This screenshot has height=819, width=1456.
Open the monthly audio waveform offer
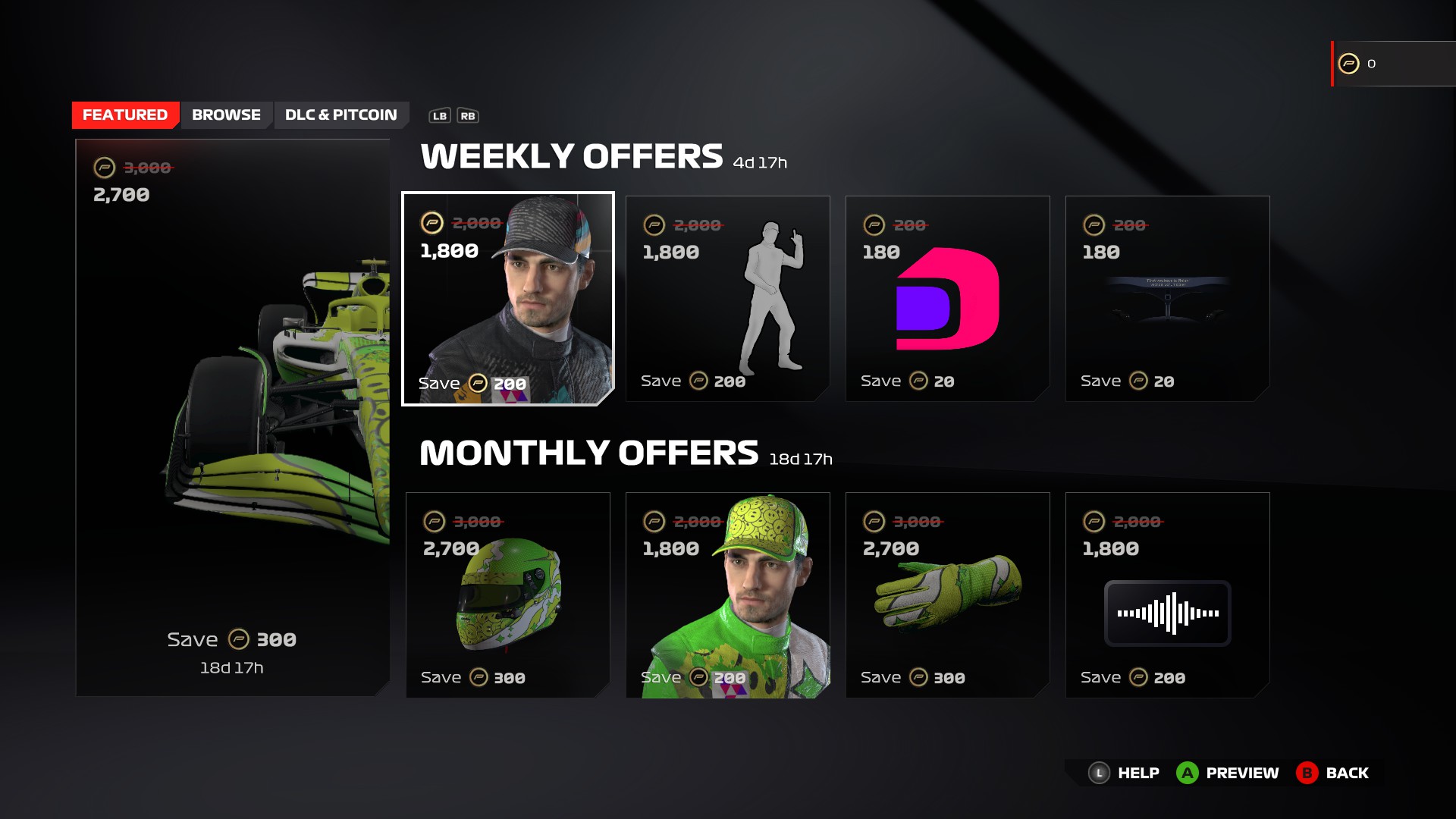[1168, 595]
